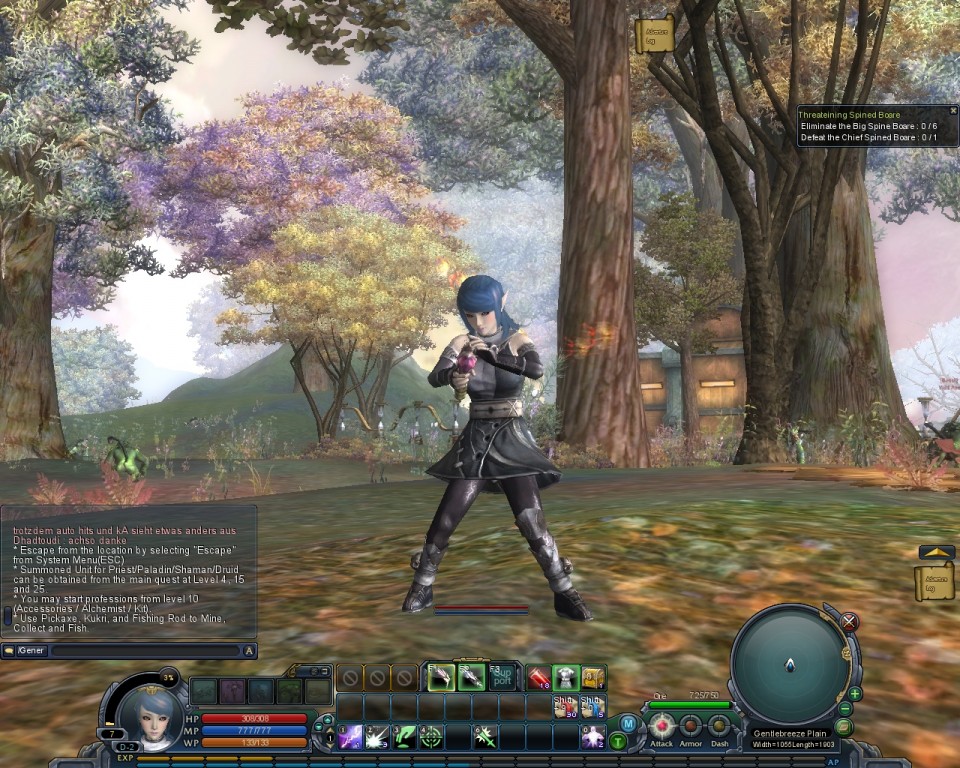The image size is (960, 768).
Task: Use the white burst skill in slot 2
Action: pos(377,738)
